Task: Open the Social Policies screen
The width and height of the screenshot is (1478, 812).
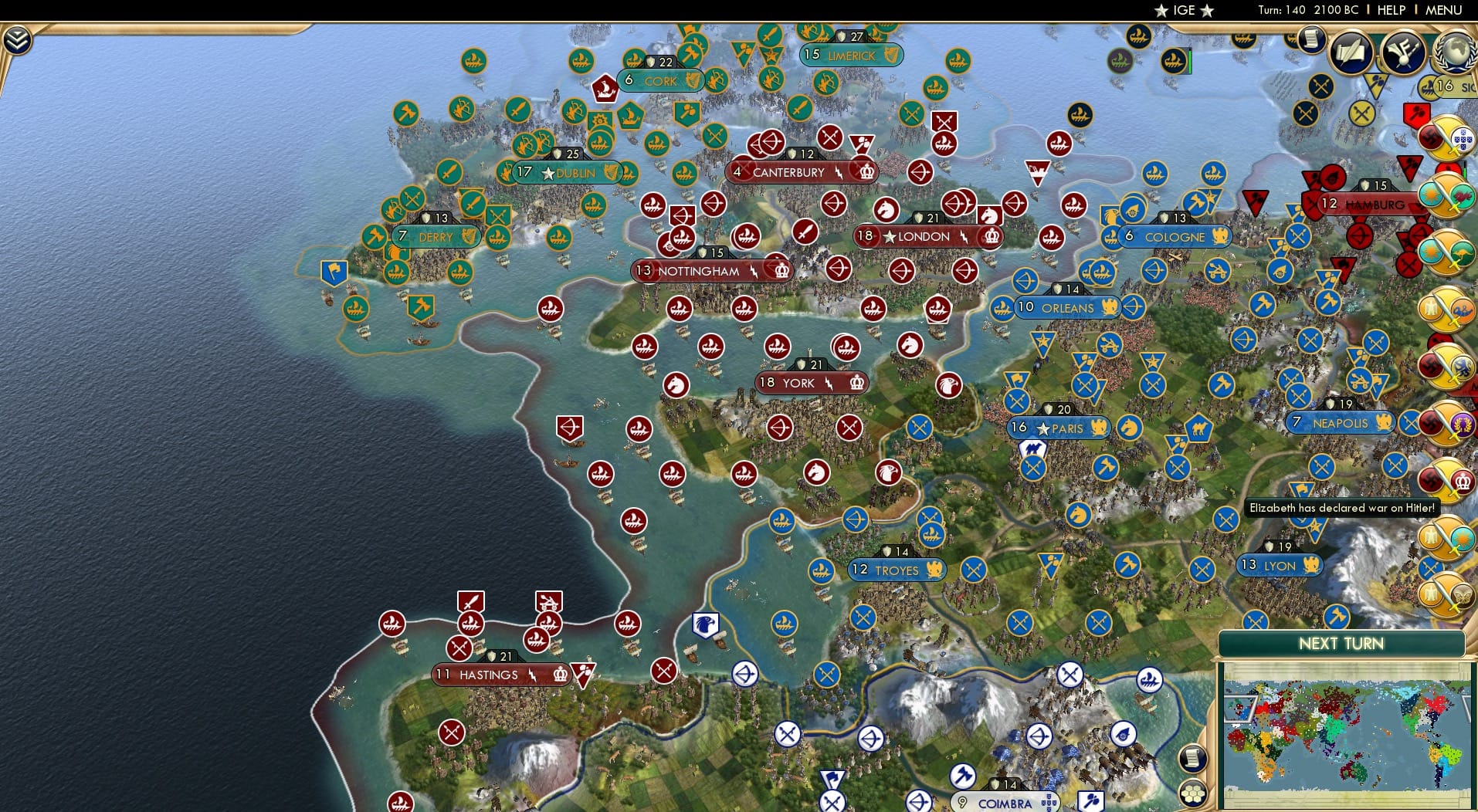Action: 1351,52
